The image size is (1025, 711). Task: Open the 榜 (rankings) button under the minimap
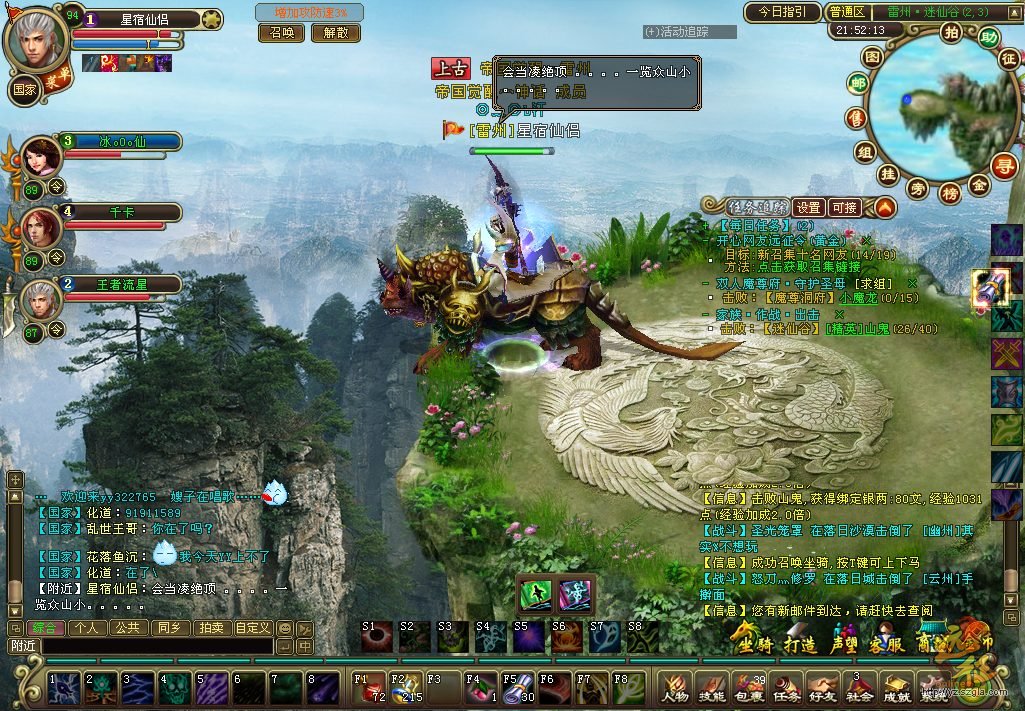pos(950,190)
